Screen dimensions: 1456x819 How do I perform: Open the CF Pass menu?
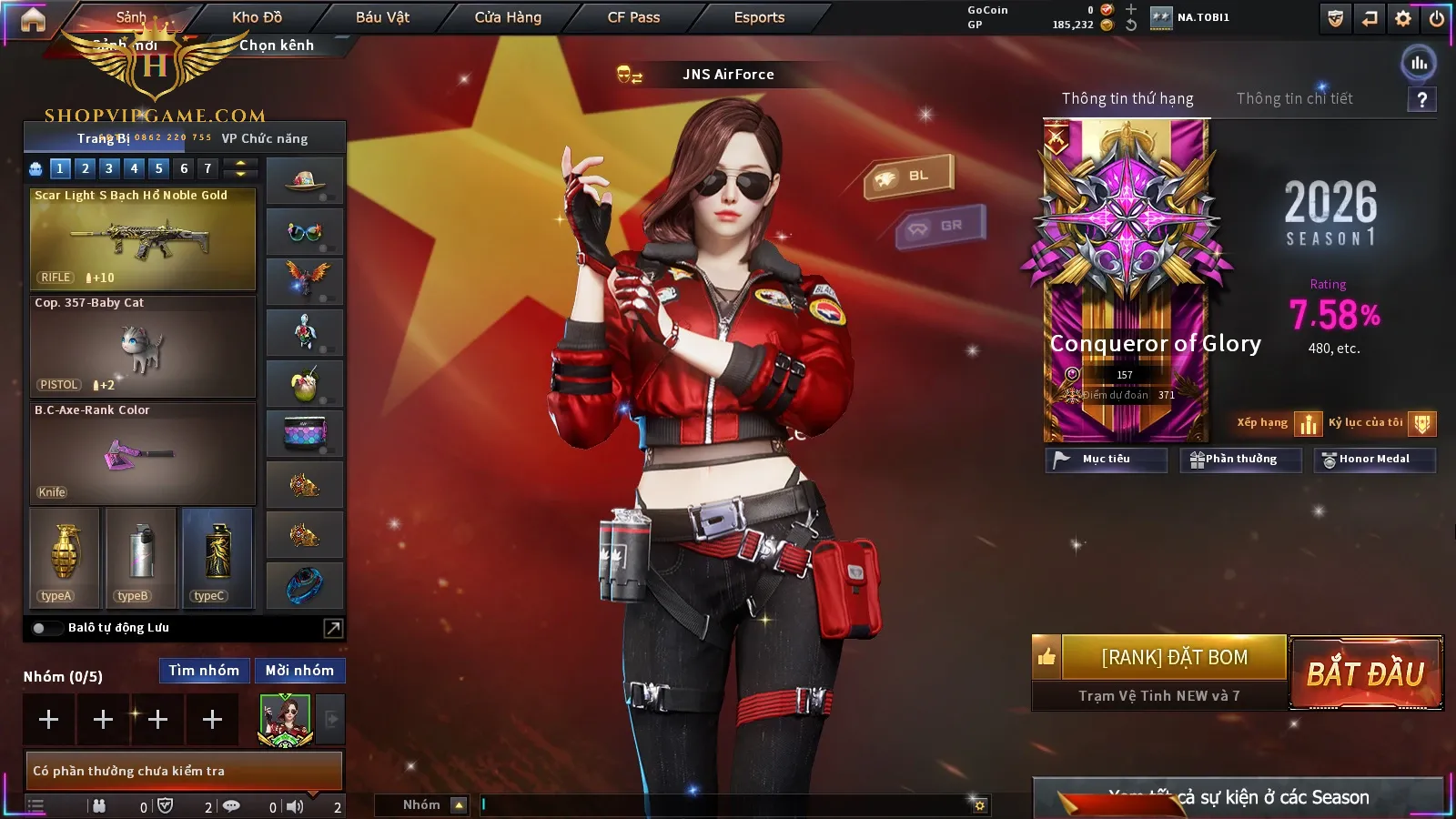tap(633, 17)
